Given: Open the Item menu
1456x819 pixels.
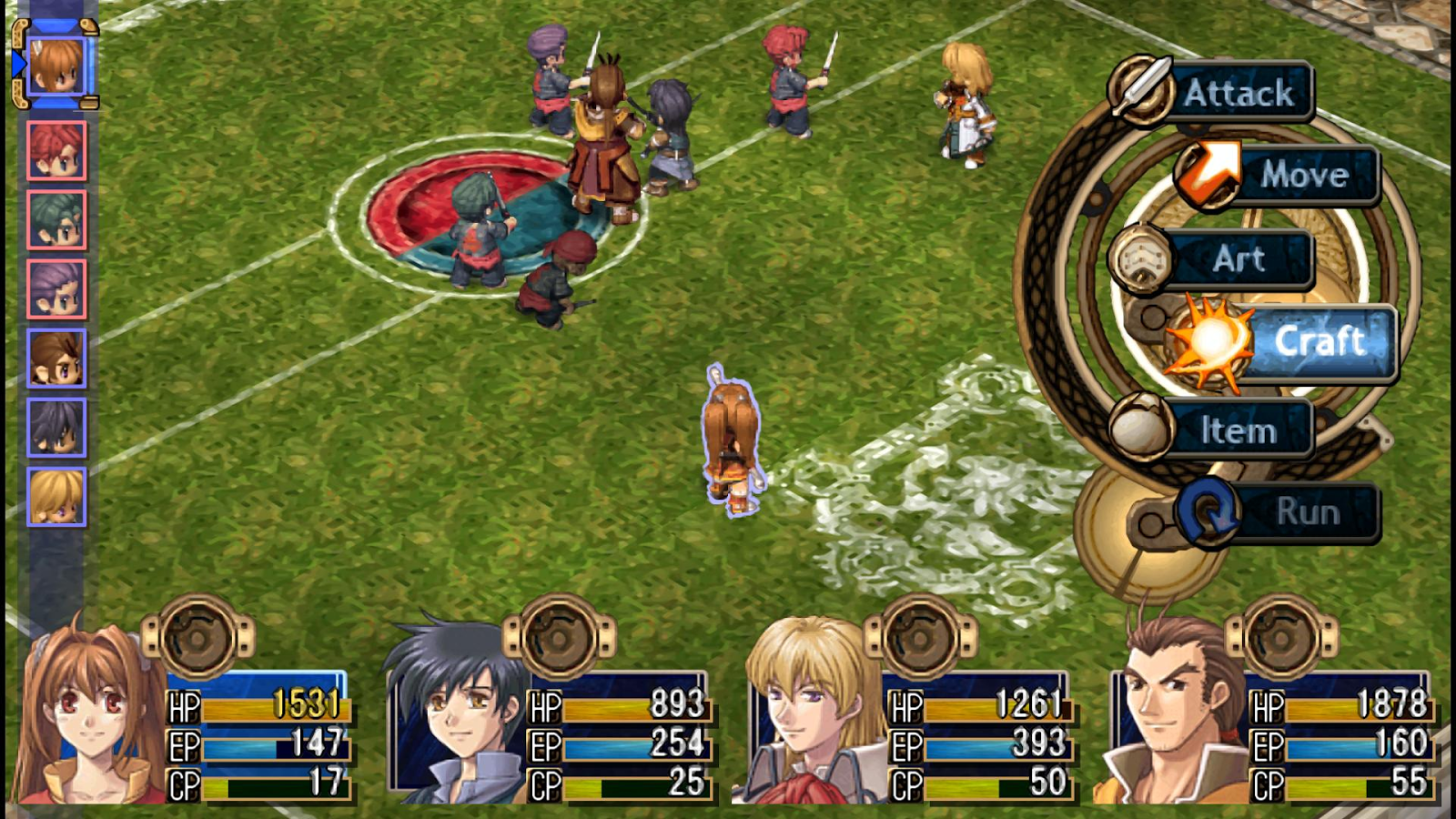Looking at the screenshot, I should [x=1238, y=430].
